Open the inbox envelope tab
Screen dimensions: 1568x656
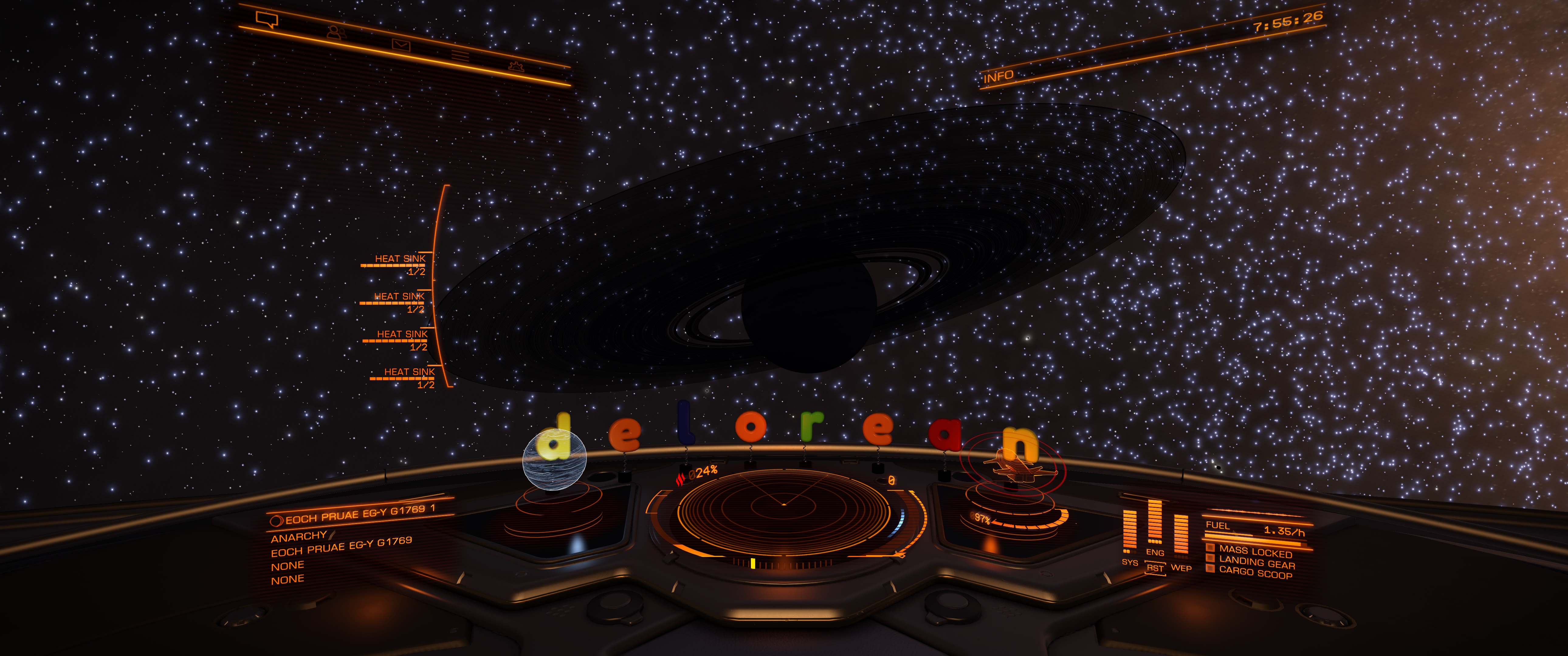click(x=401, y=44)
